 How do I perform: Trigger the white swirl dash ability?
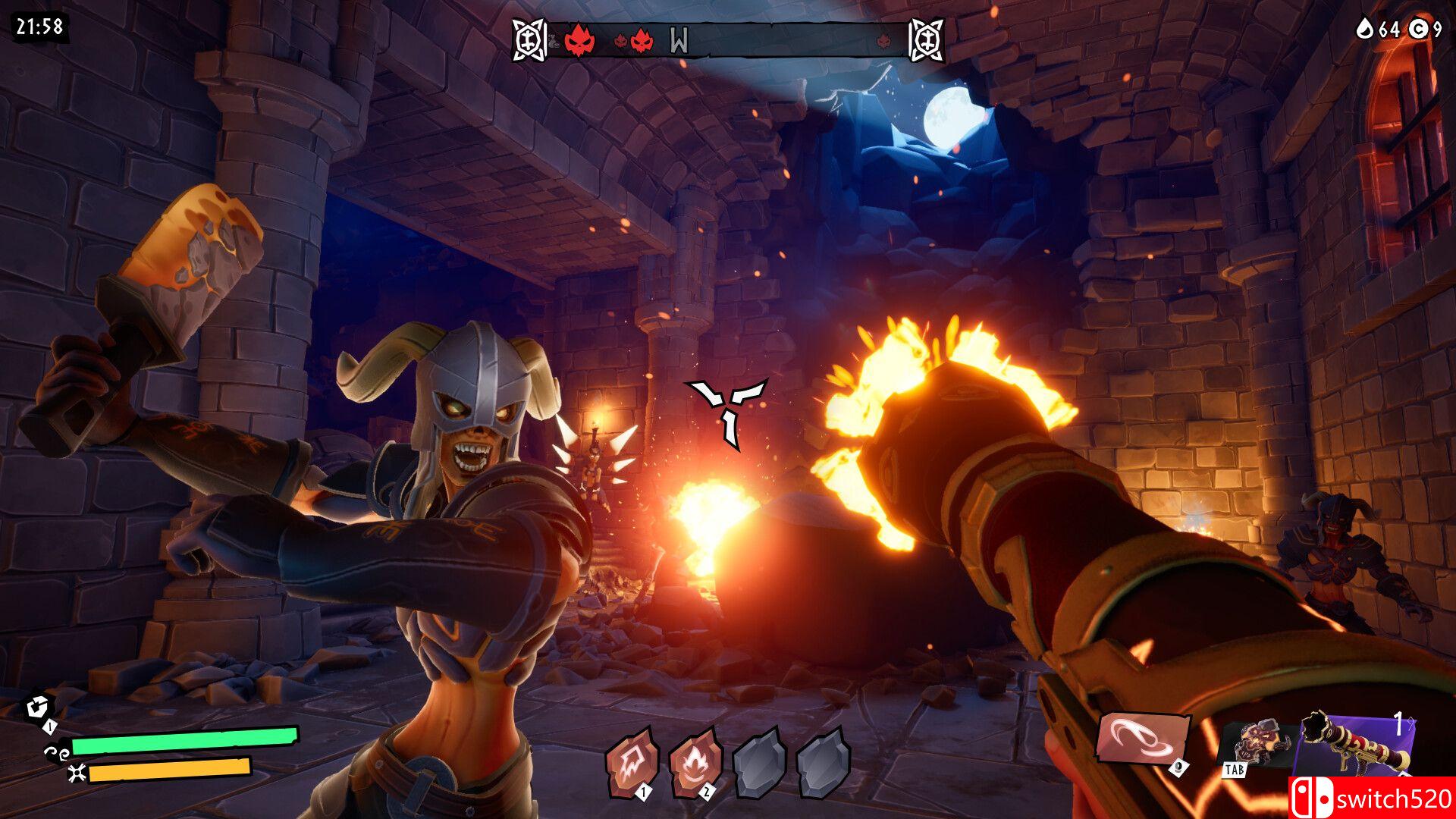tap(1140, 739)
